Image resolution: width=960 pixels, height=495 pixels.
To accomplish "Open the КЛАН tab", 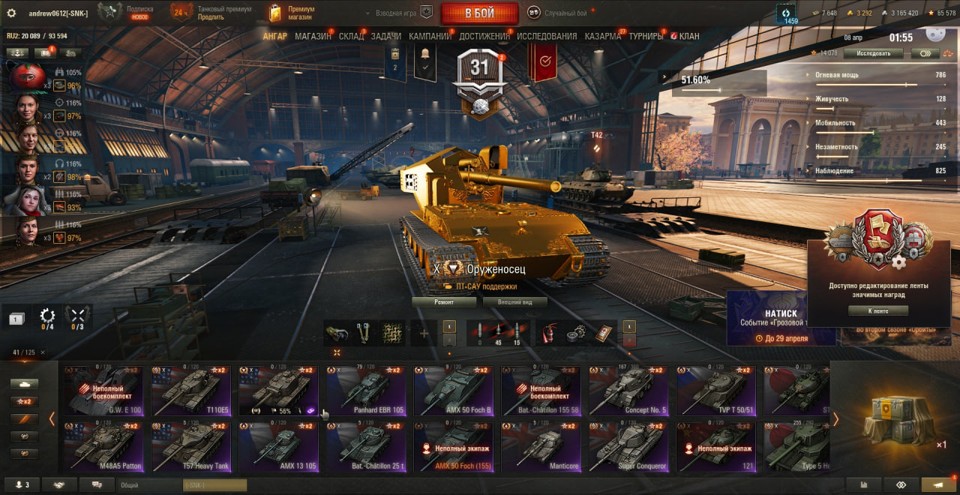I will (x=685, y=36).
